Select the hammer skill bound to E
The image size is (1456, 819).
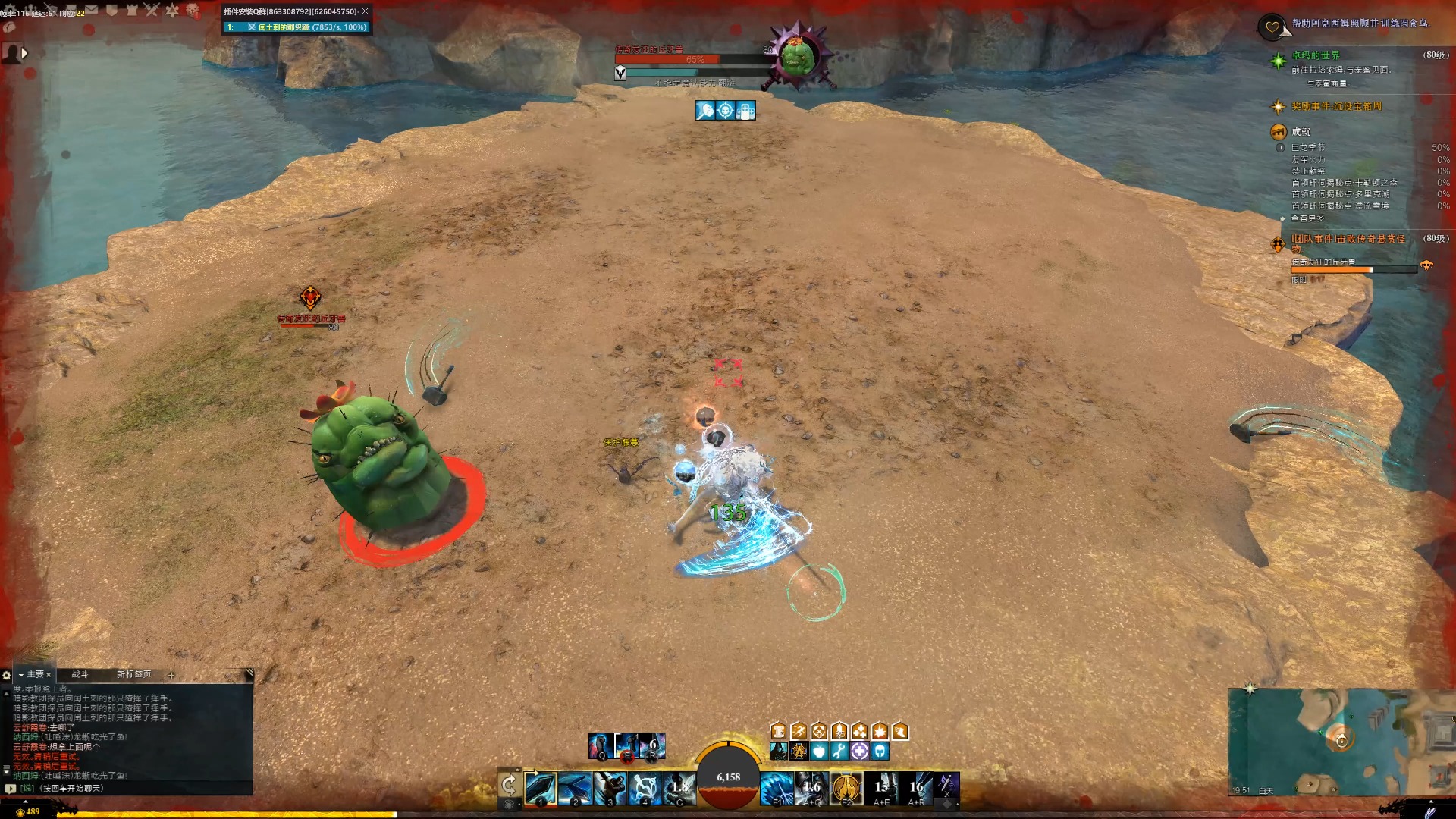point(627,745)
